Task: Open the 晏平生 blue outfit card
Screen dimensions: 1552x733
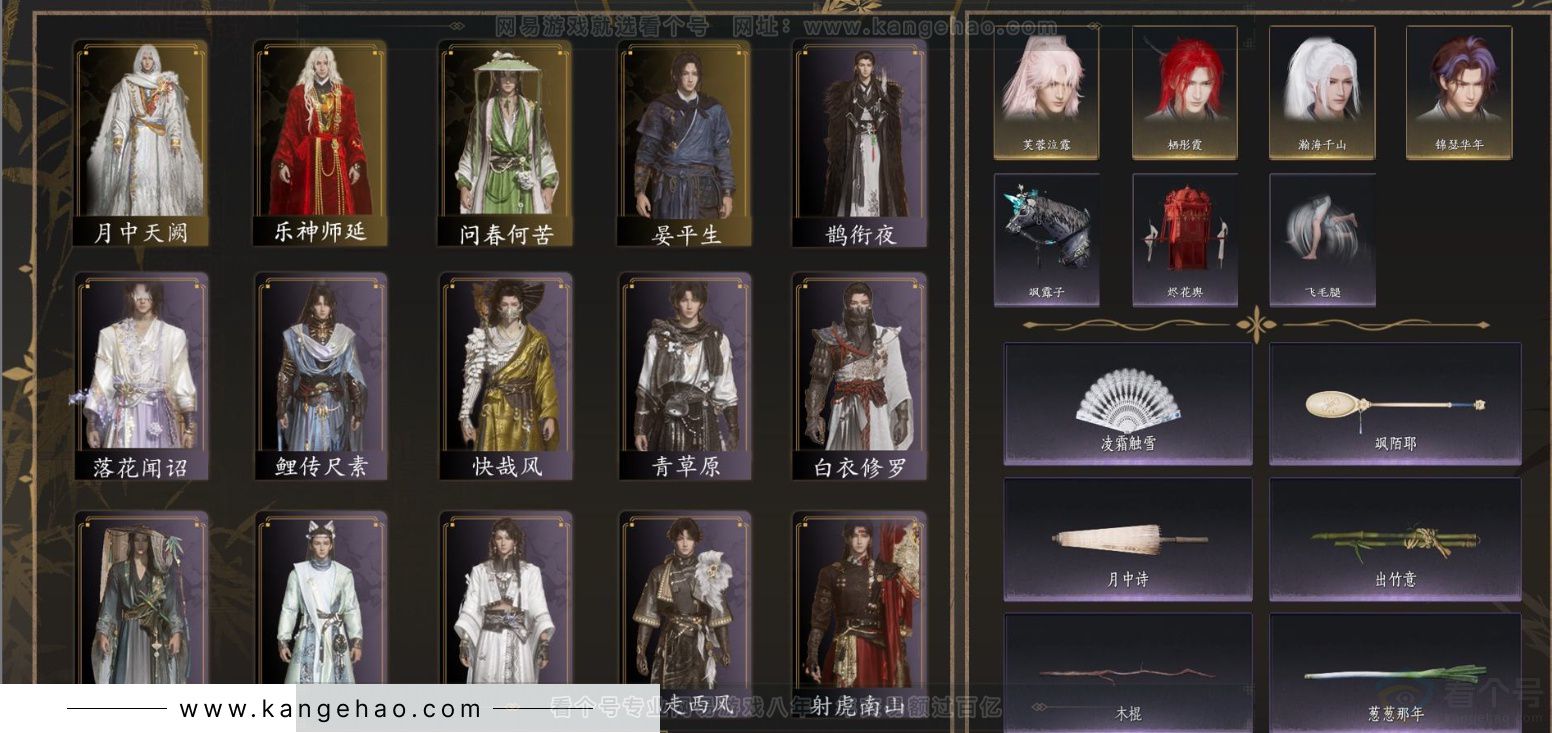Action: pos(684,143)
